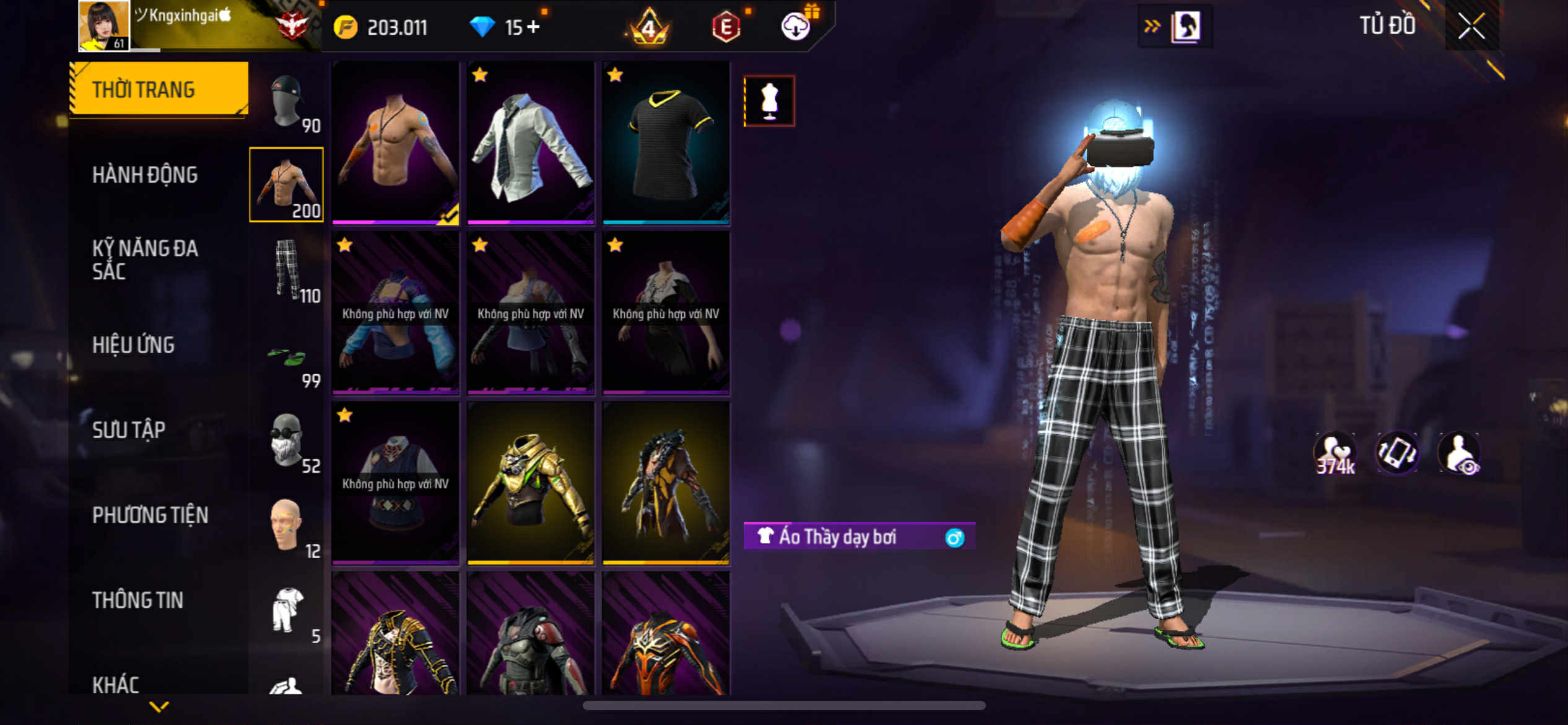
Task: Open the HÀNH ĐỘNG section
Action: click(145, 175)
